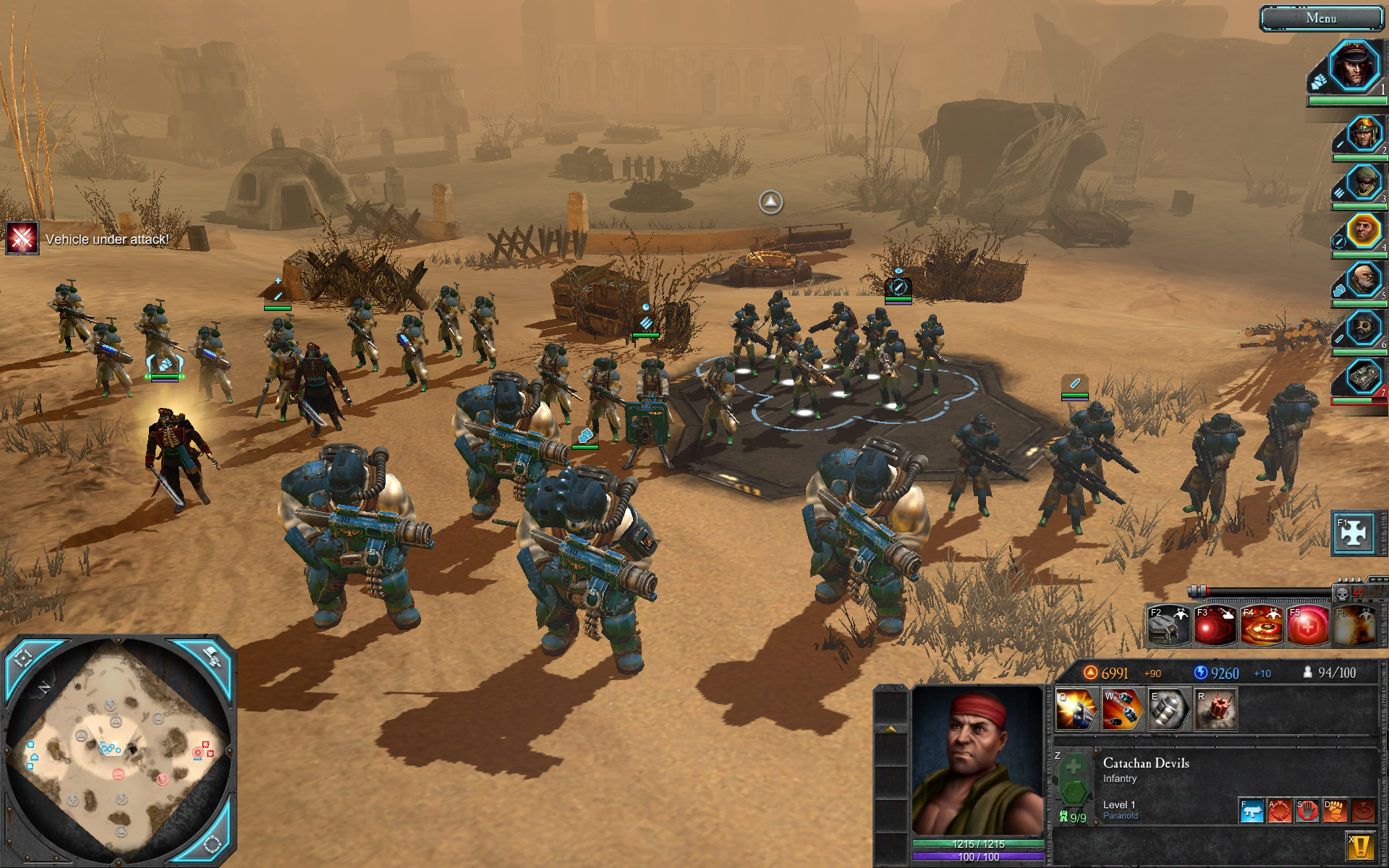The image size is (1389, 868).
Task: Click the blue cross retreat button
Action: point(1354,533)
